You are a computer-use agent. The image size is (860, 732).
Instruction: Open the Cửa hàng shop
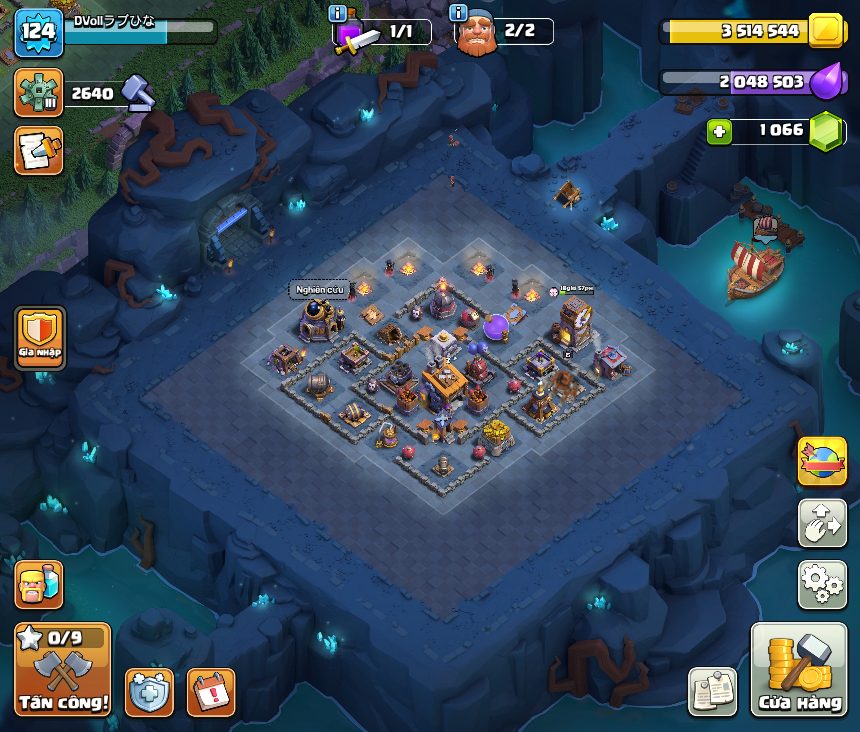798,670
